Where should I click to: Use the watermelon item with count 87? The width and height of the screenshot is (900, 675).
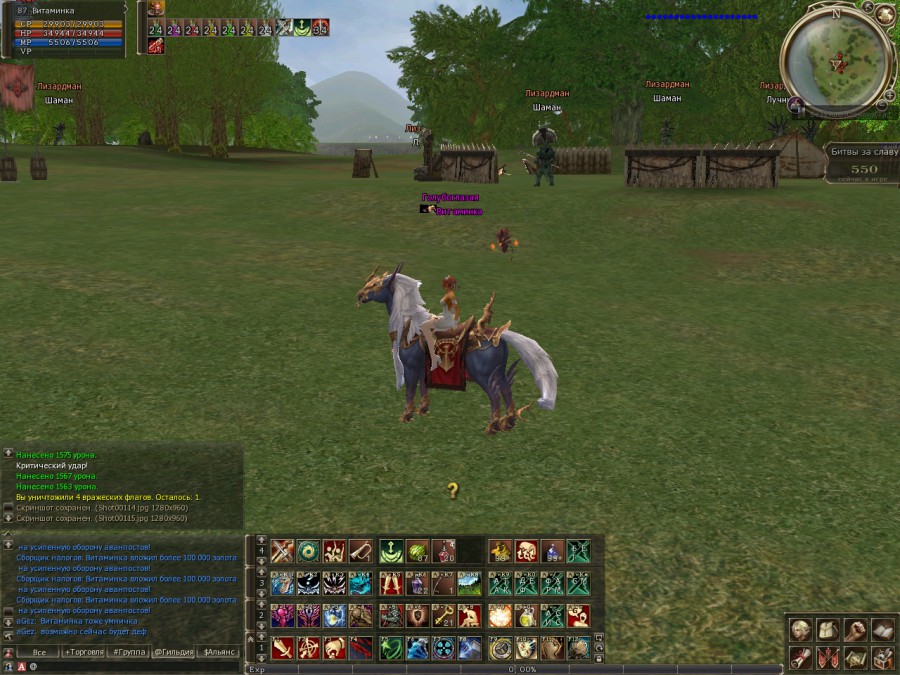417,551
